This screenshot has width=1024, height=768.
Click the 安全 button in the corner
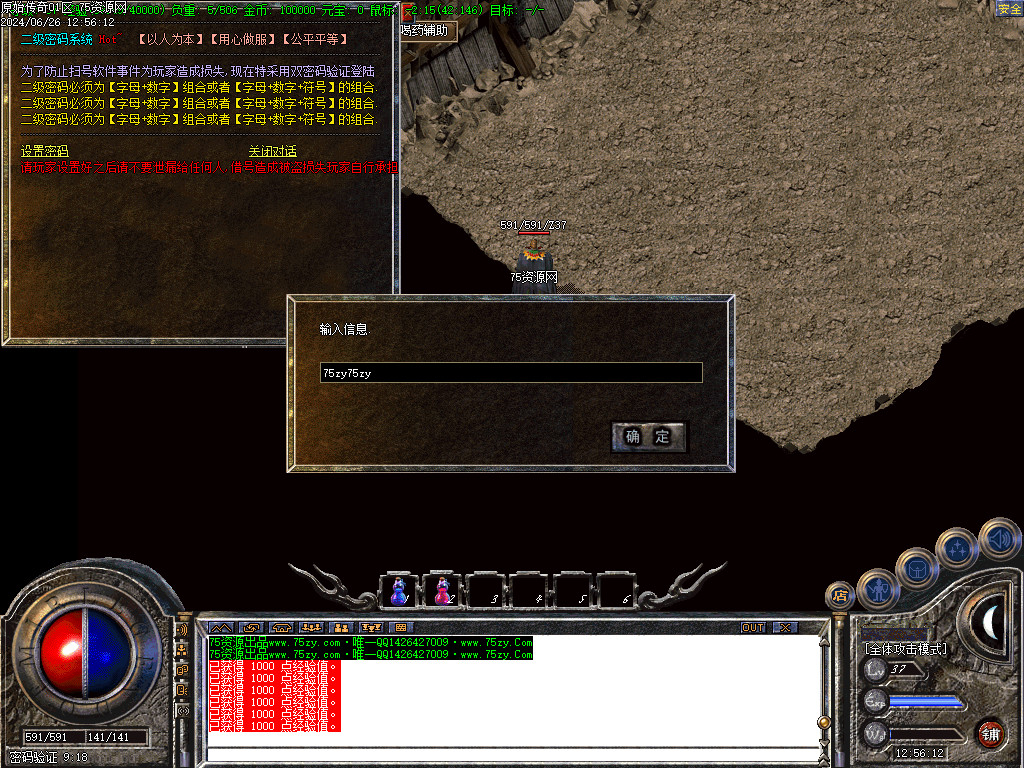pos(1009,9)
